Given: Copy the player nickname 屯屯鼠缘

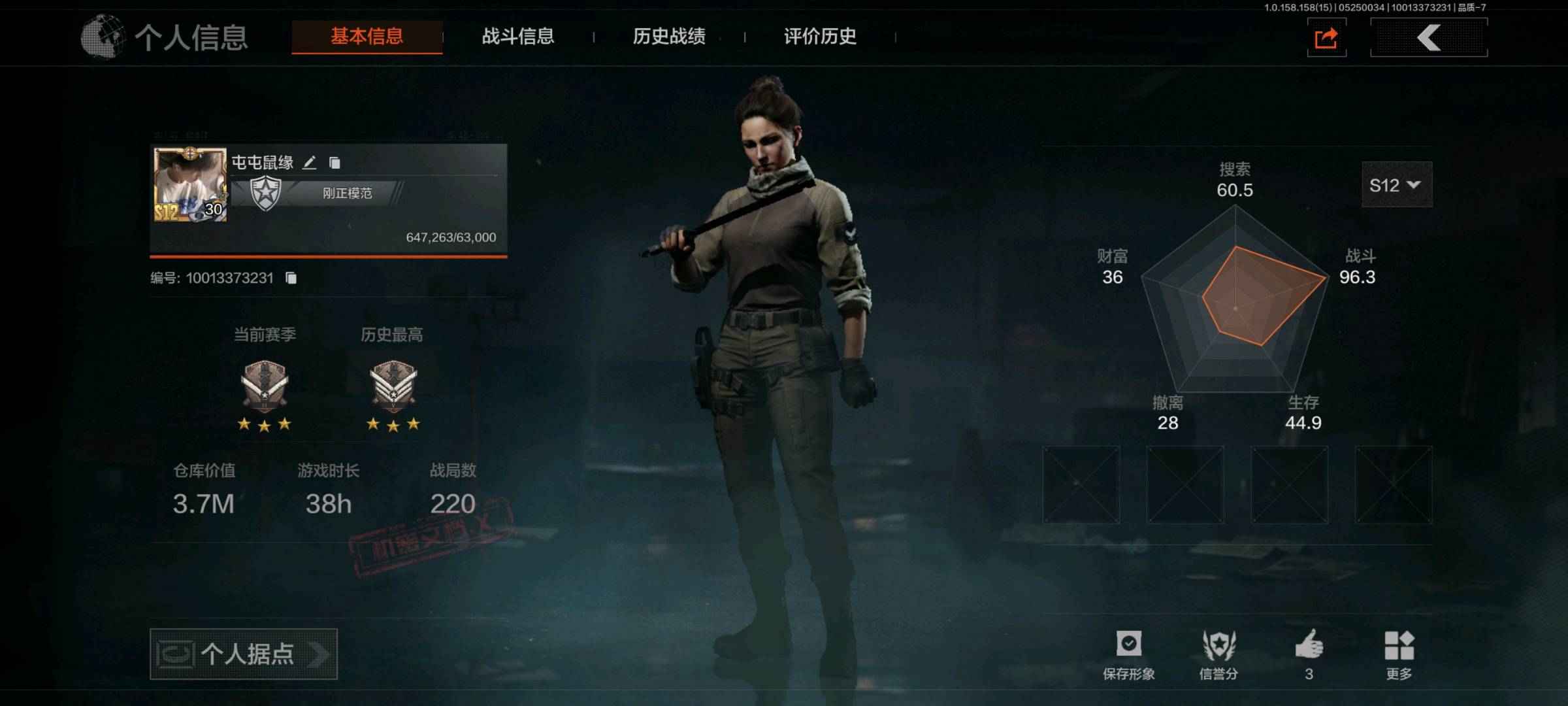Looking at the screenshot, I should click(335, 163).
